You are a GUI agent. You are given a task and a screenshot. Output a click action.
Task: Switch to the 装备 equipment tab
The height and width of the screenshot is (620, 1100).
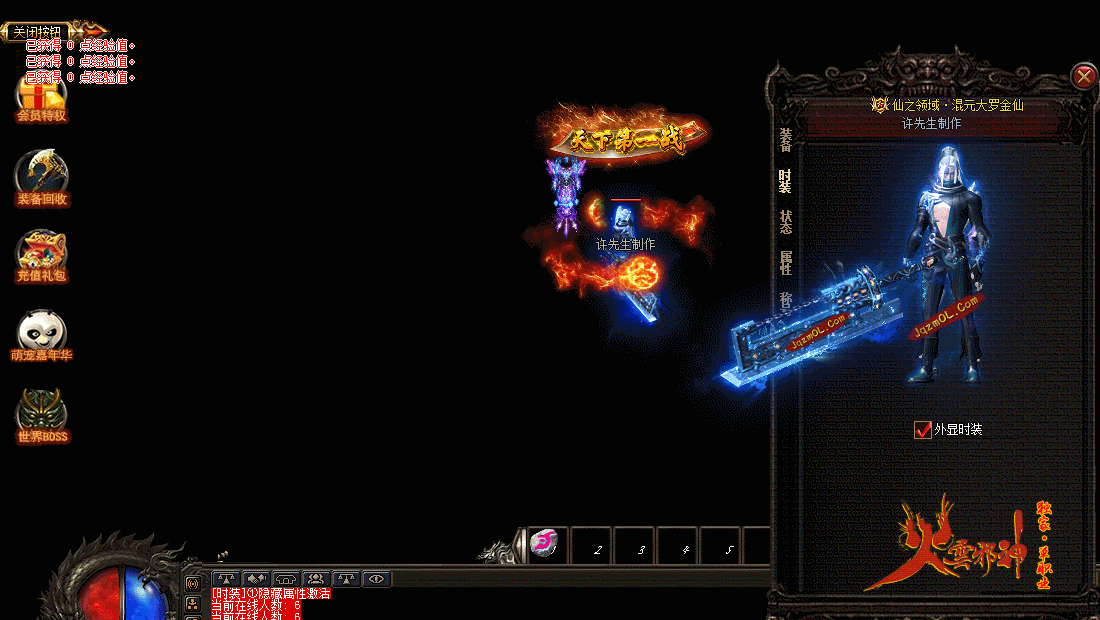[786, 141]
